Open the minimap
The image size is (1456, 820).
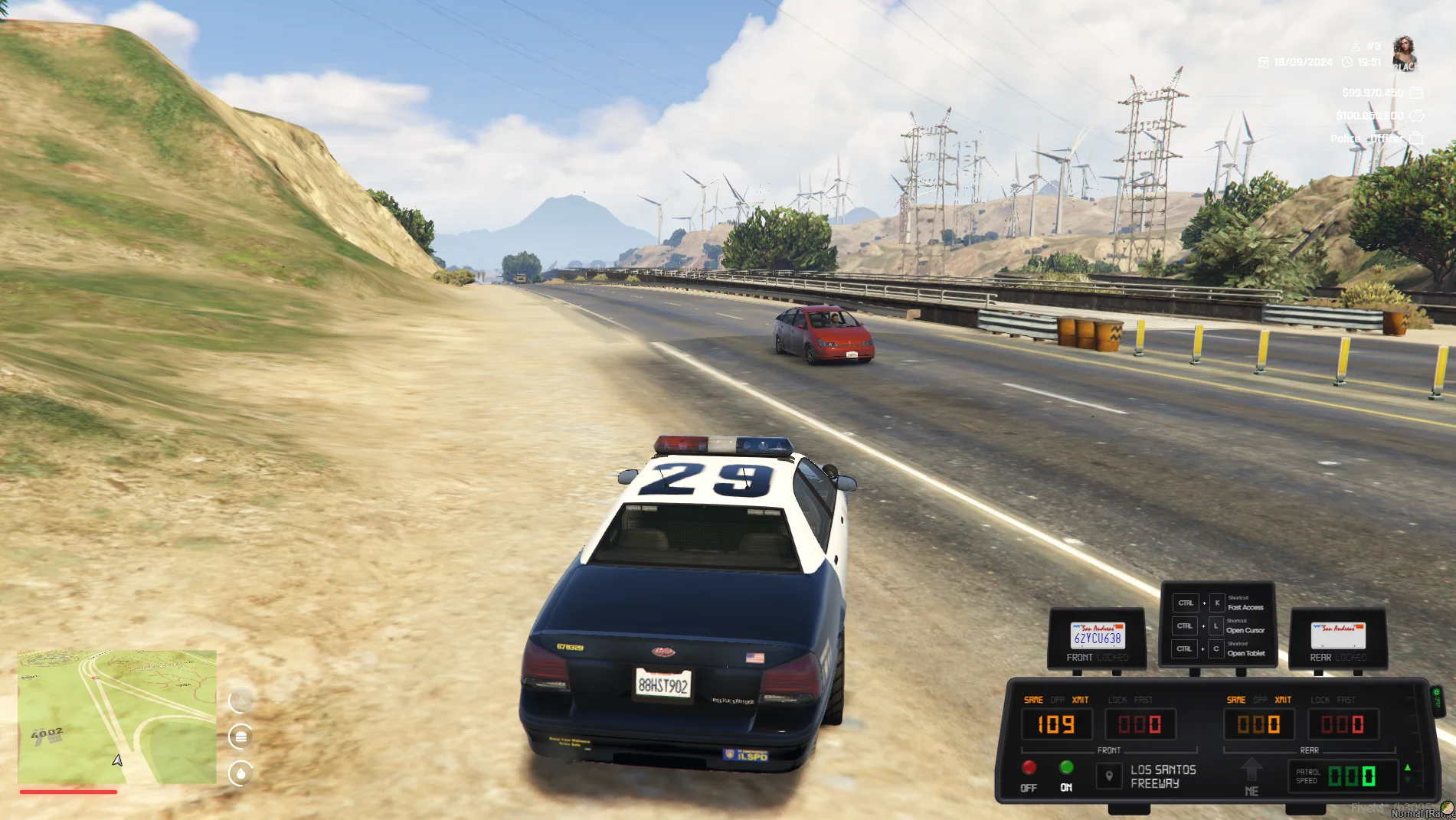[117, 717]
